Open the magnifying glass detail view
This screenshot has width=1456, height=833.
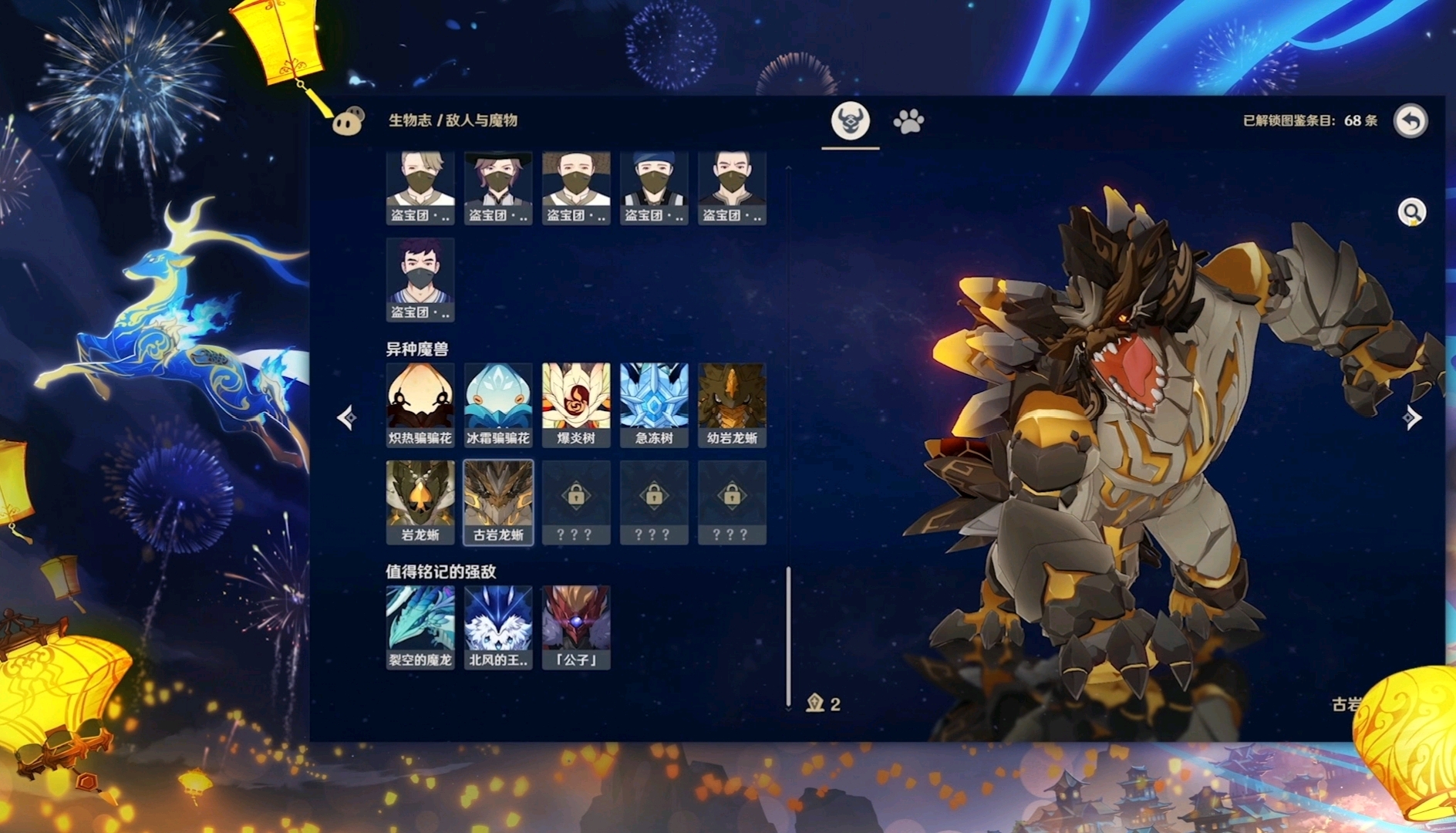pos(1411,212)
